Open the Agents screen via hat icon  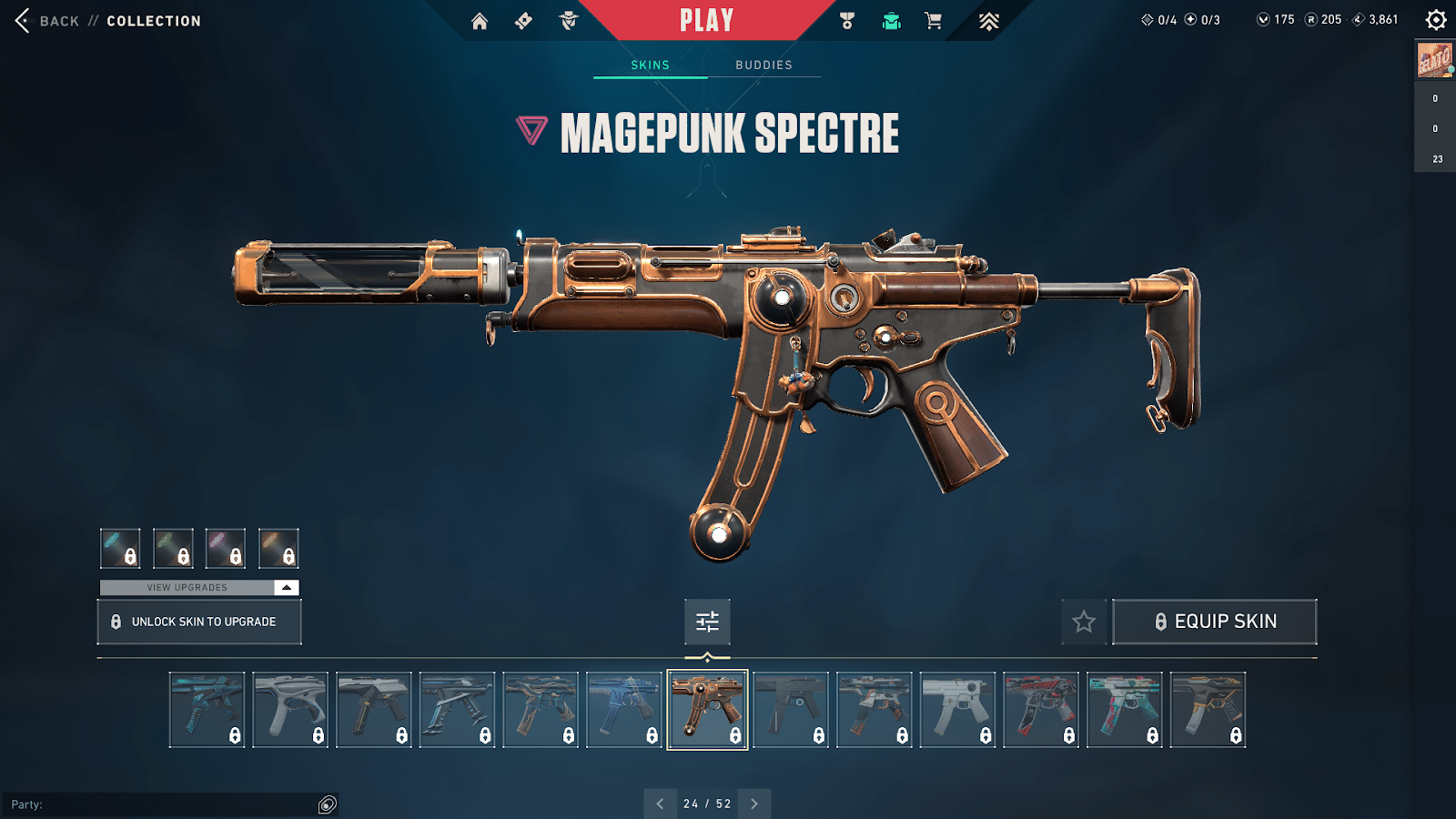(x=567, y=20)
